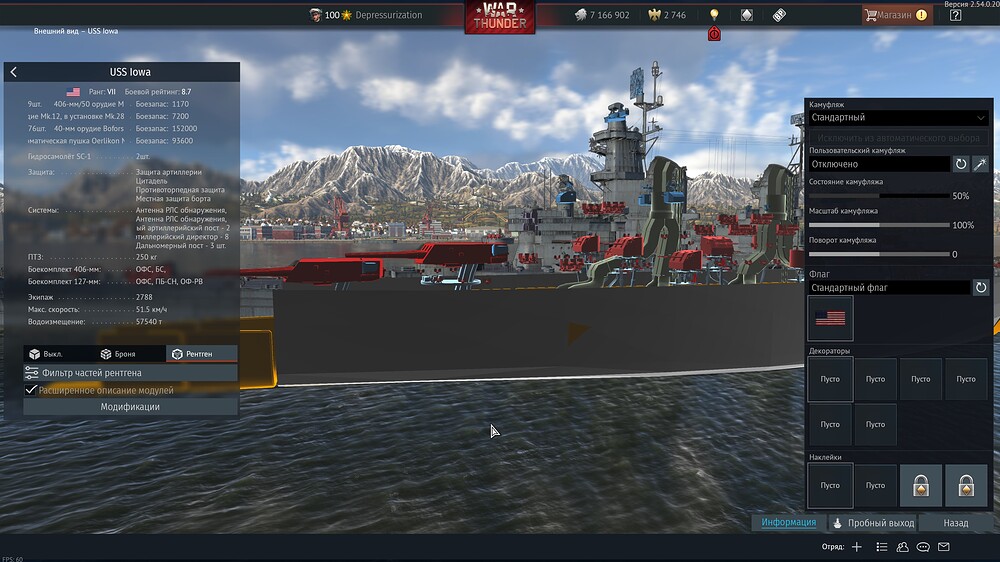The image size is (1000, 562).
Task: Go back using the USS Iowa arrow
Action: click(x=13, y=72)
